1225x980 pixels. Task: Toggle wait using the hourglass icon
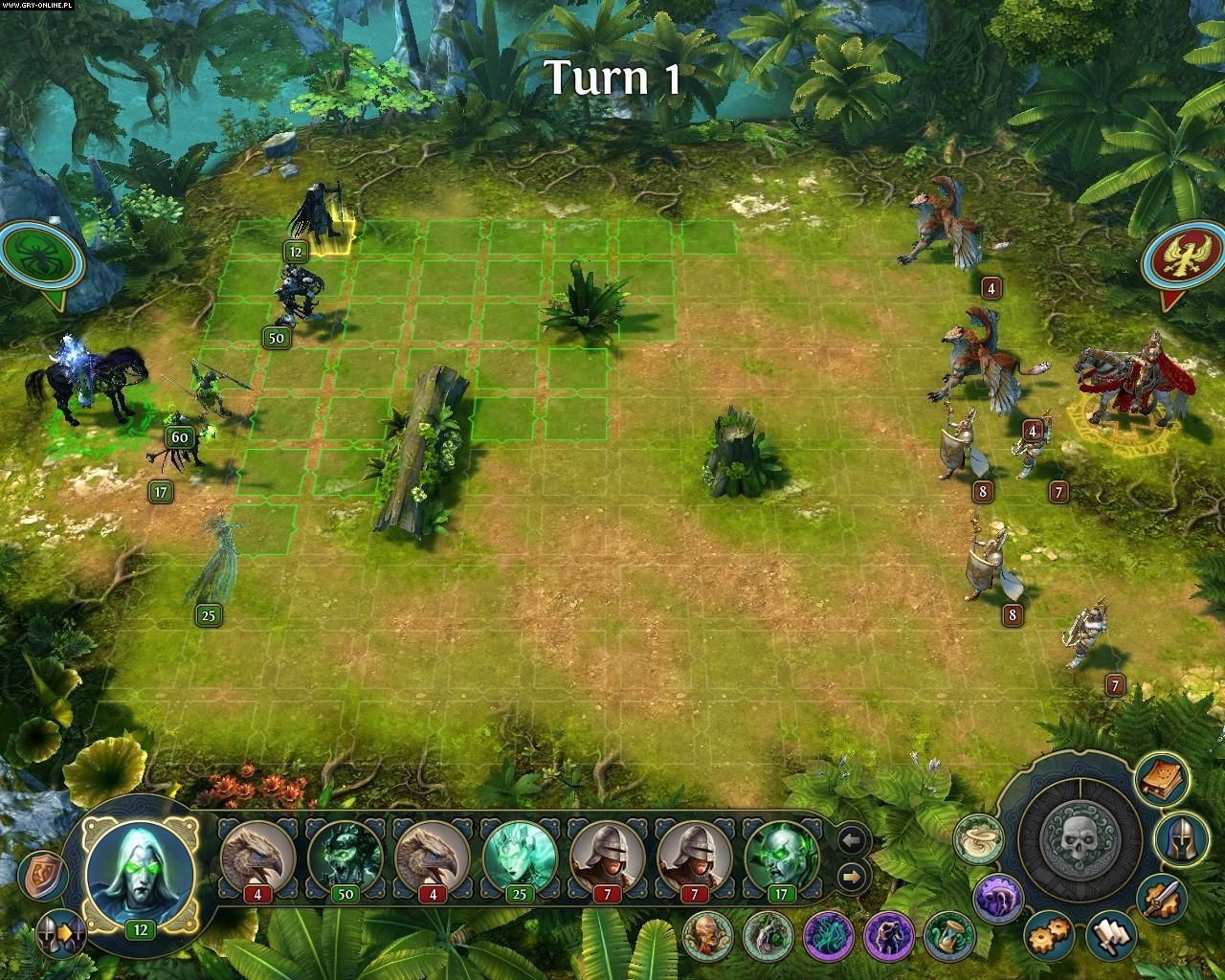[950, 938]
